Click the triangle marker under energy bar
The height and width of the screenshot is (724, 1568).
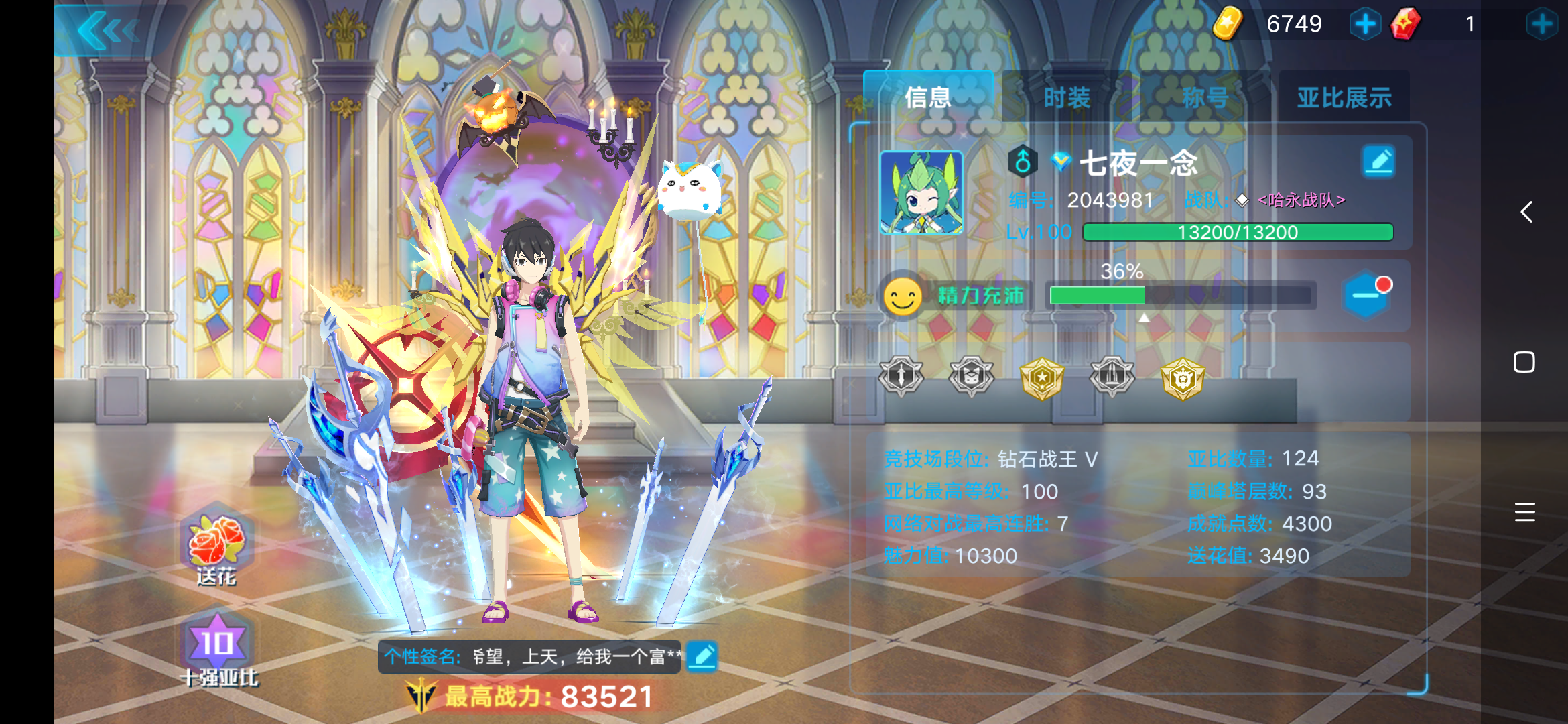coord(1144,319)
